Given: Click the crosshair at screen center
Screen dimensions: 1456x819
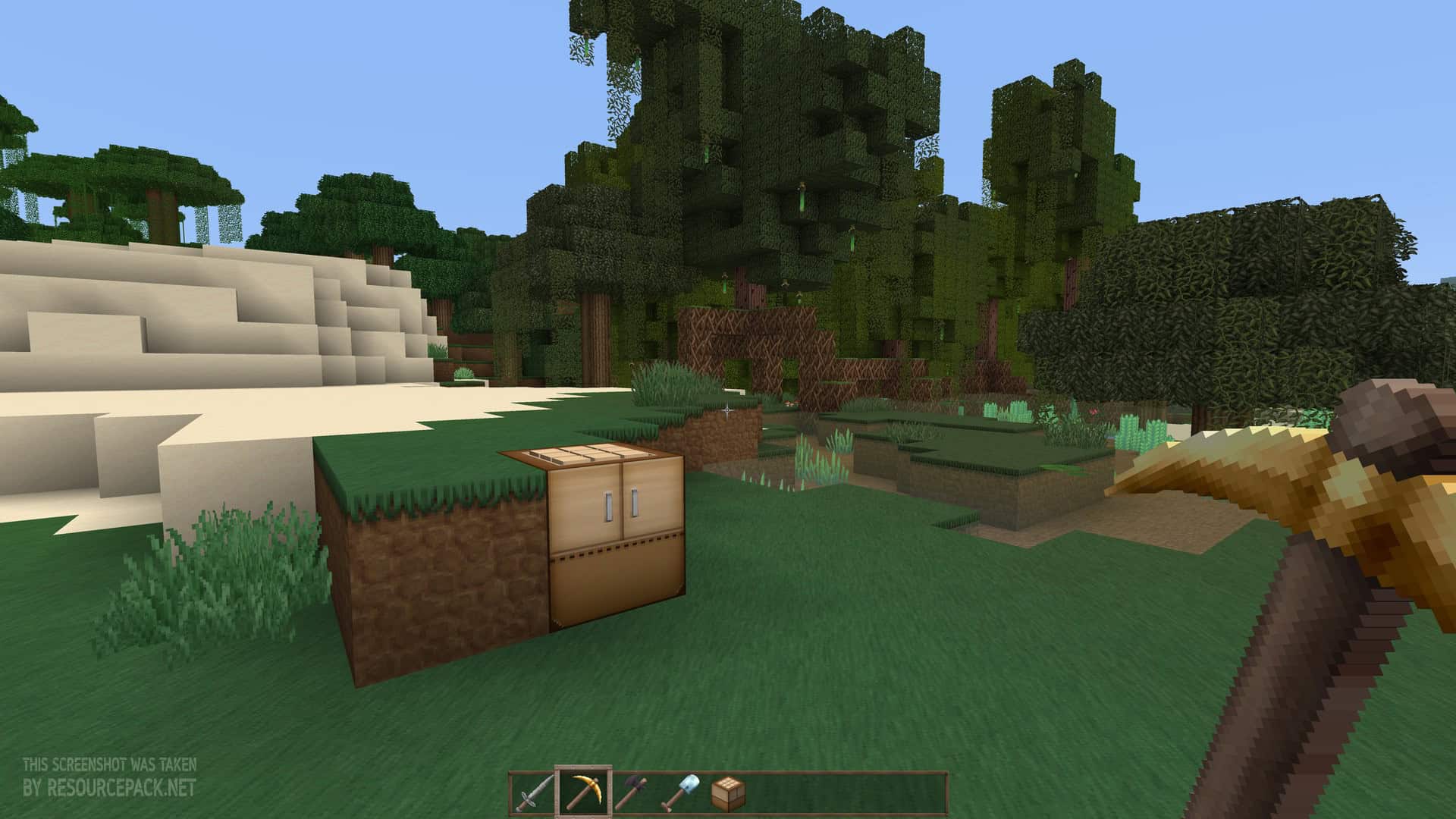Looking at the screenshot, I should [728, 409].
